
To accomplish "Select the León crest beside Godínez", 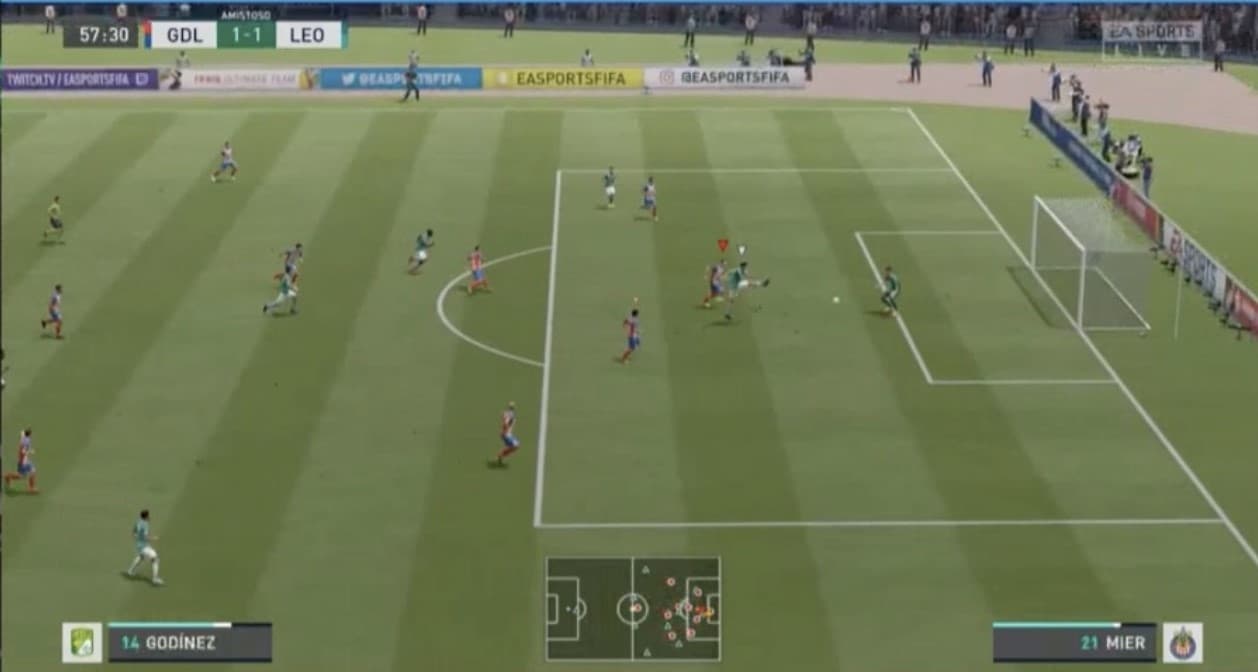I will [x=82, y=642].
